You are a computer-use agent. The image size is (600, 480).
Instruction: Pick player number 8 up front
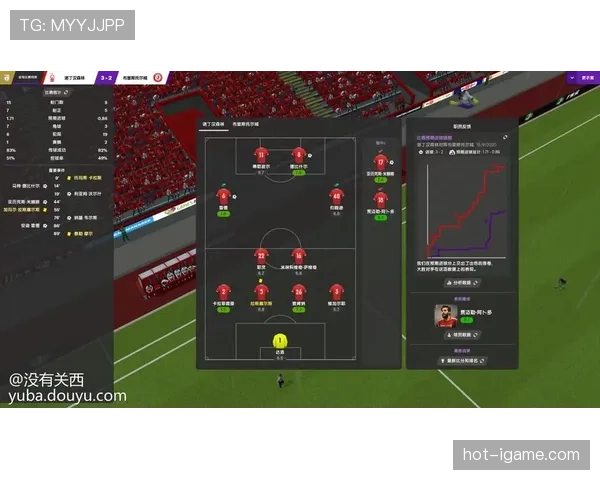pos(298,156)
